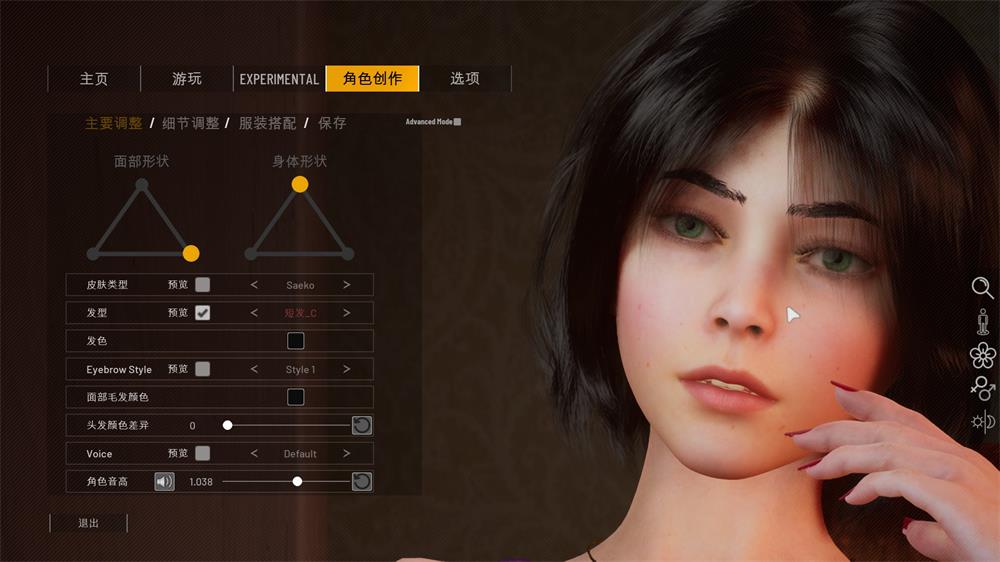
Task: Enable 皮肤类型 skin type preview checkbox
Action: [x=203, y=285]
